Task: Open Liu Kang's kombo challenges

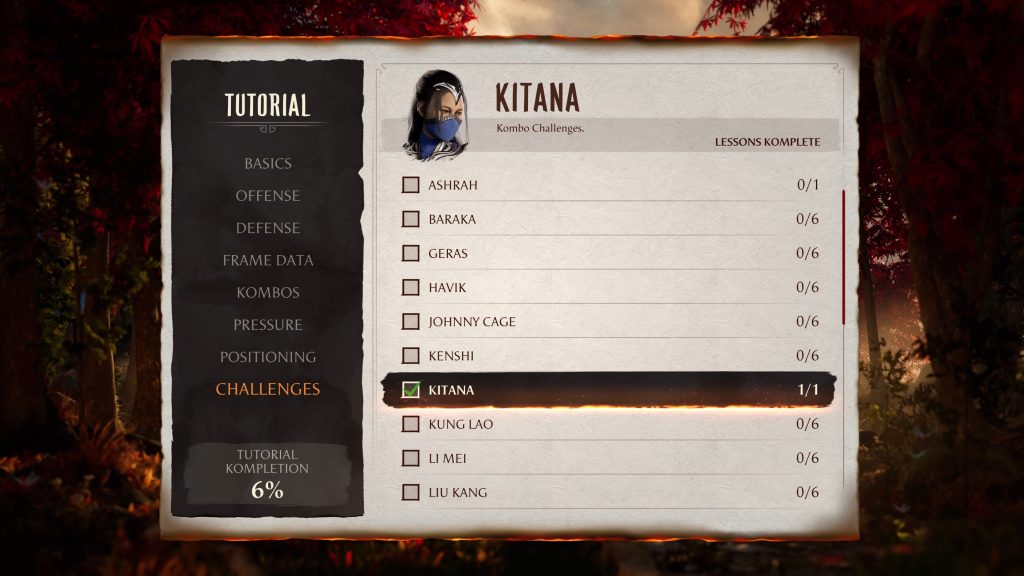Action: coord(610,492)
